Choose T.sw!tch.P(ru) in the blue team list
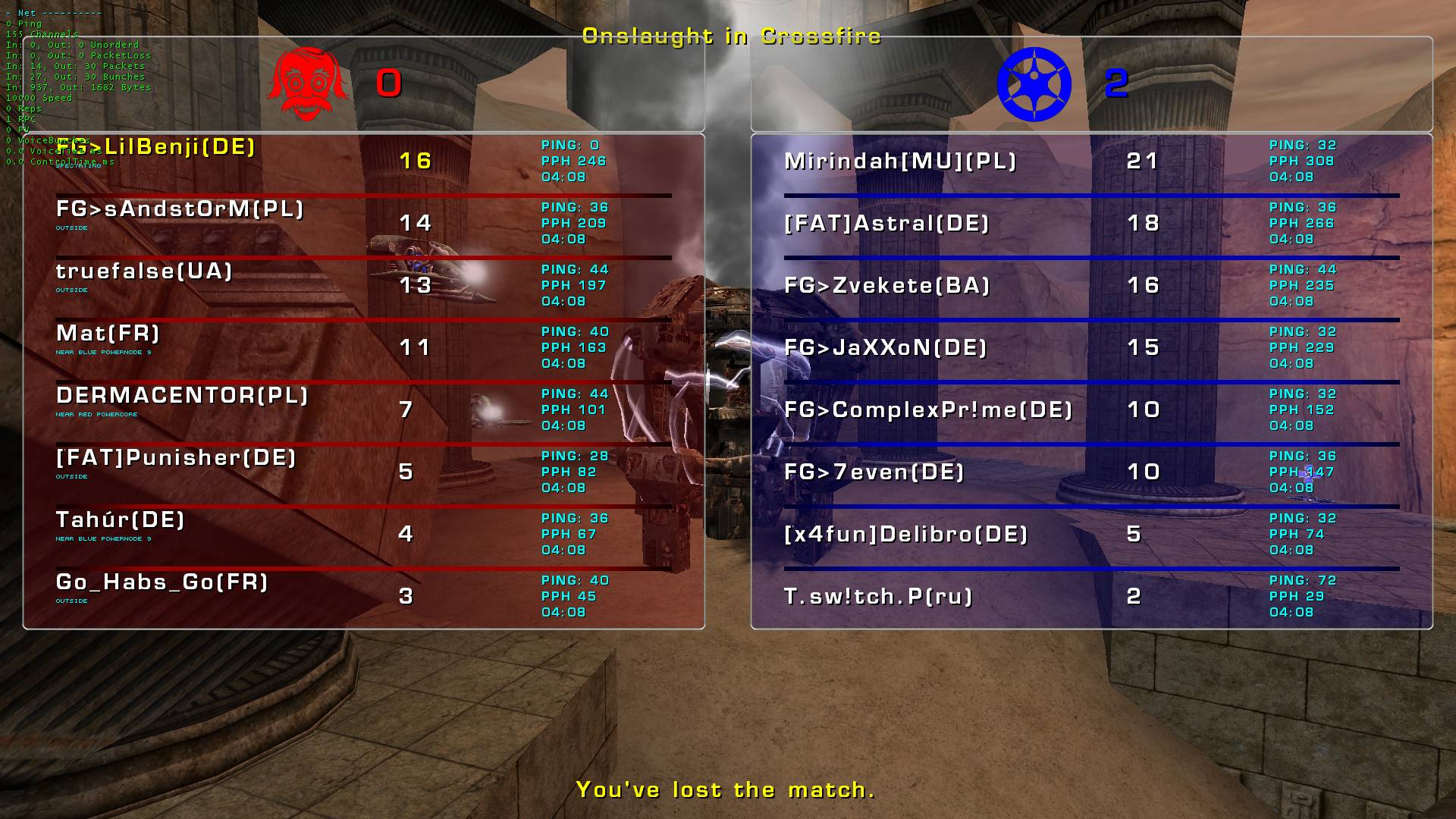1456x819 pixels. (x=878, y=597)
